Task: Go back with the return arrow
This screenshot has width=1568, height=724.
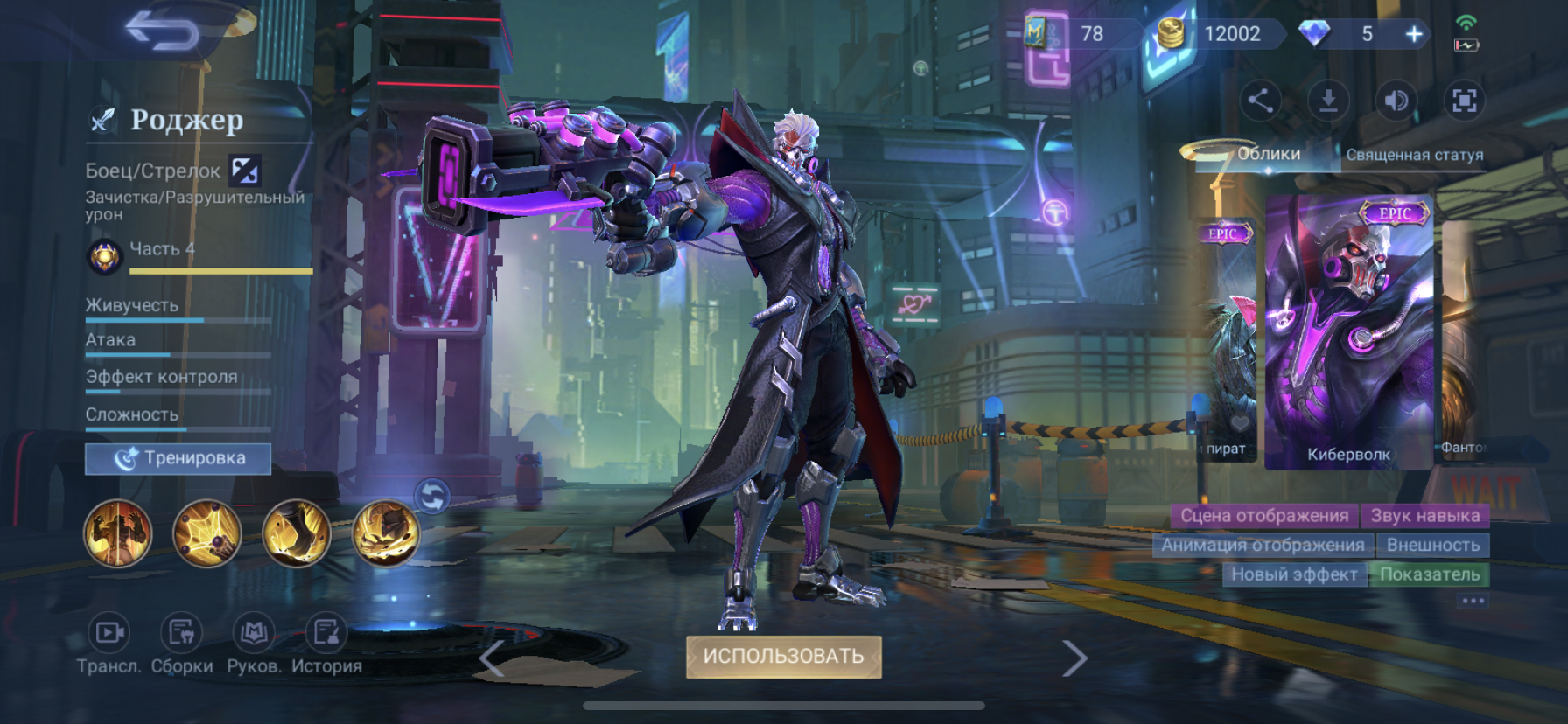Action: click(x=163, y=31)
